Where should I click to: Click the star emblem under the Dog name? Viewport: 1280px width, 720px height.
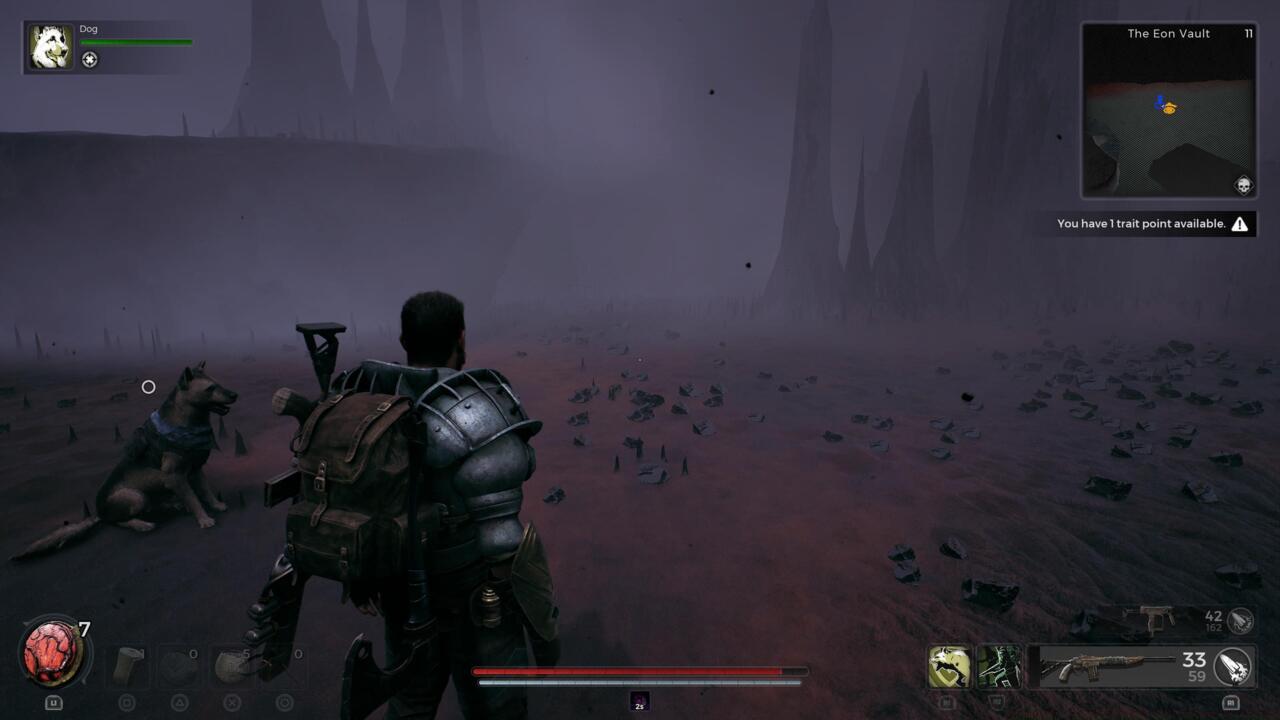[x=90, y=59]
